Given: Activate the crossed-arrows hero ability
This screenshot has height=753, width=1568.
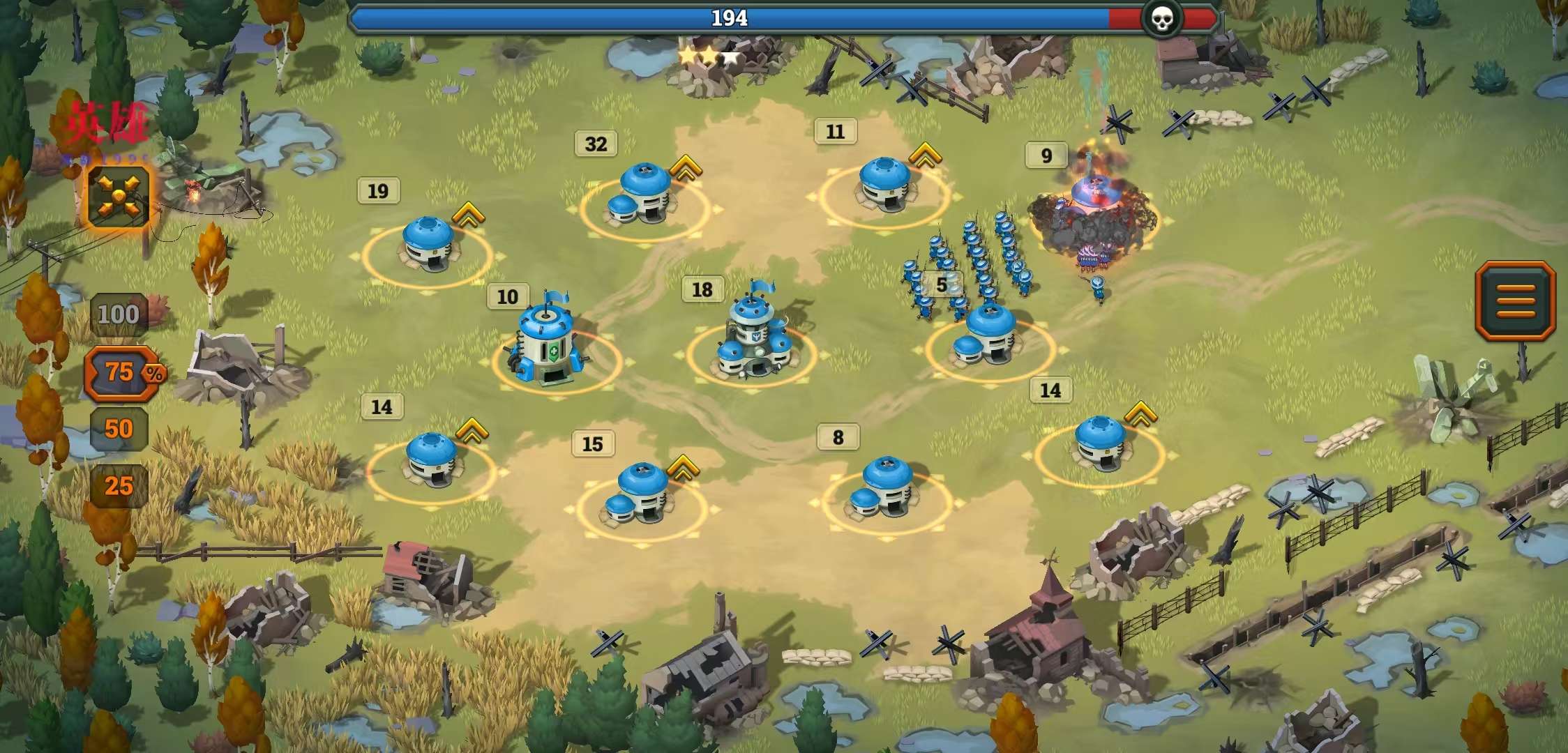Looking at the screenshot, I should 119,196.
